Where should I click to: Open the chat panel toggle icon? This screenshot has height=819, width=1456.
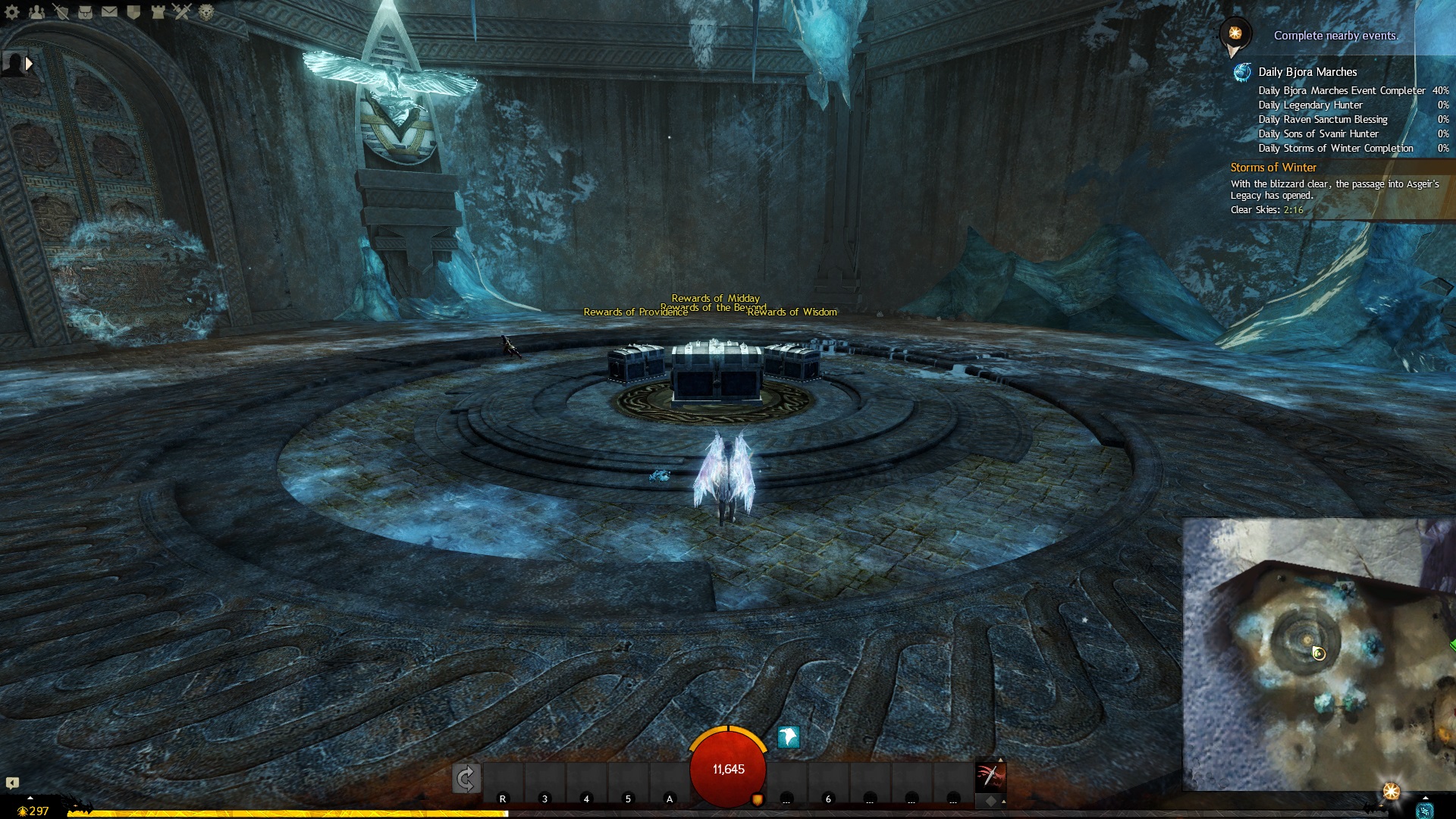pos(12,783)
